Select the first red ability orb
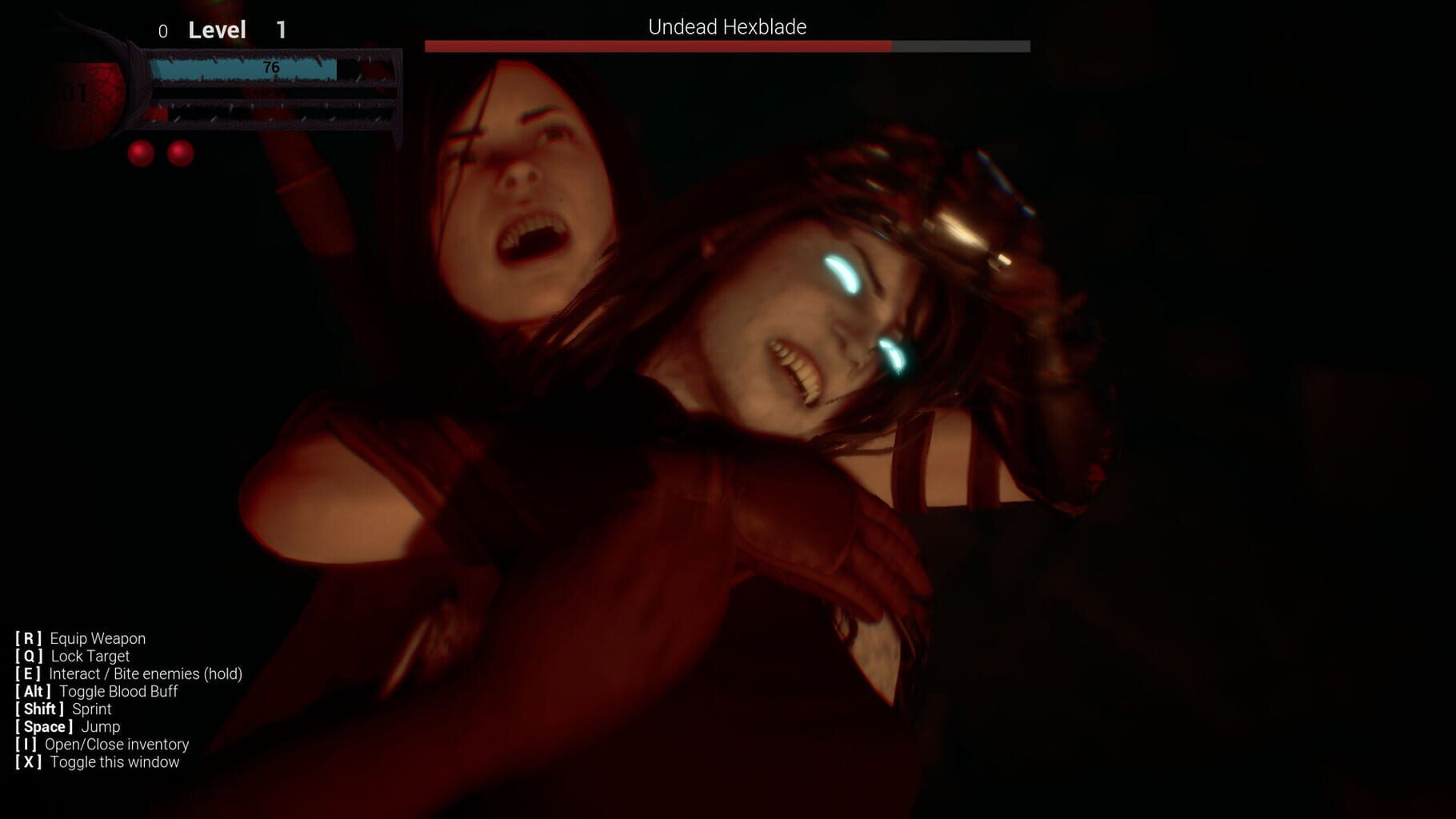This screenshot has width=1456, height=819. coord(140,154)
